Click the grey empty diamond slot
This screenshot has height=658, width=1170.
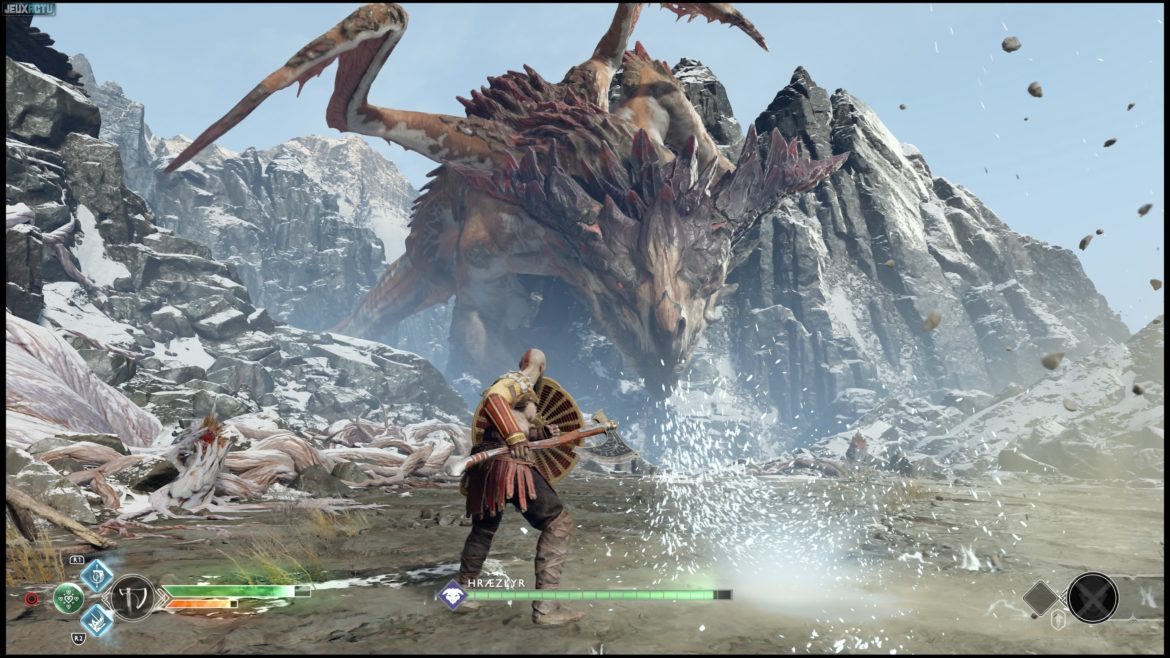pos(1041,598)
